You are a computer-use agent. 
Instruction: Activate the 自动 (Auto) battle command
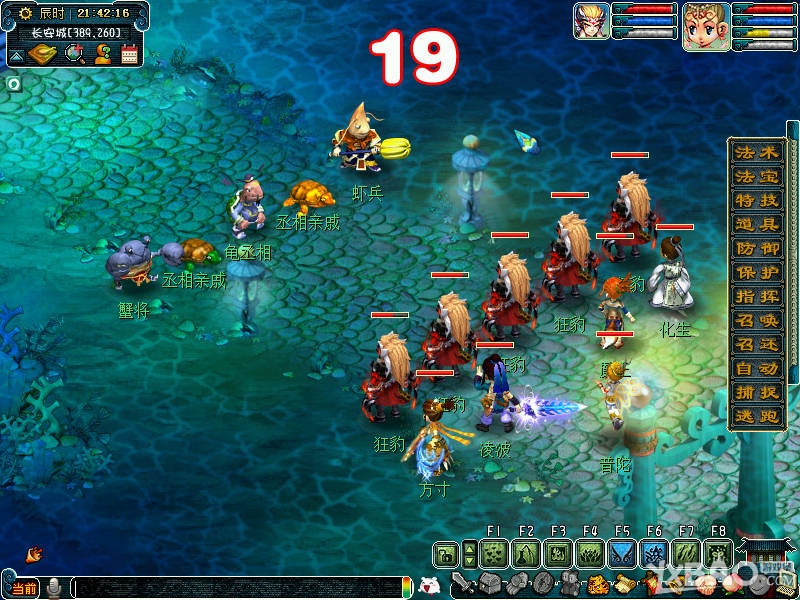coord(755,368)
